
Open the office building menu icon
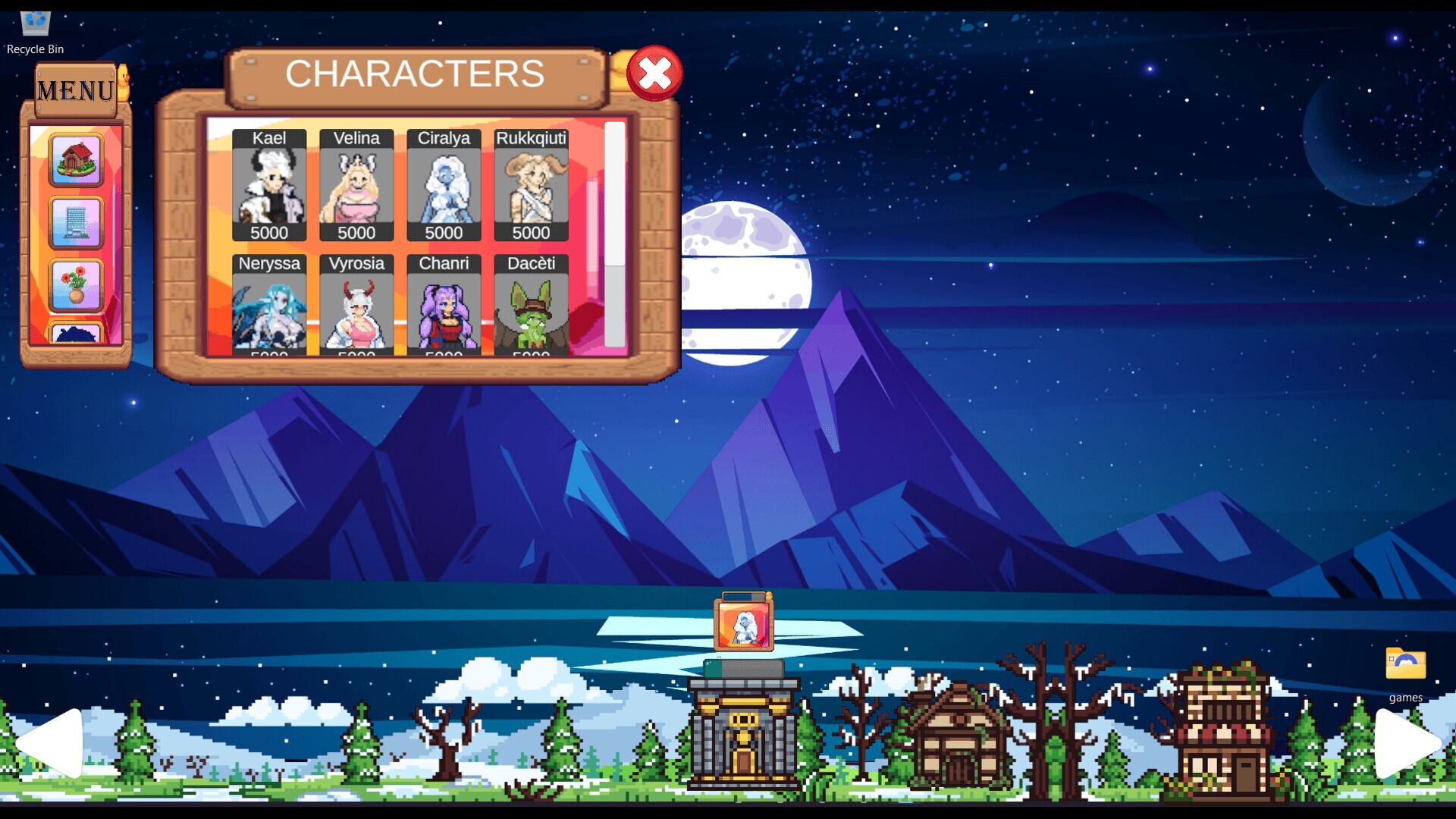[x=76, y=223]
